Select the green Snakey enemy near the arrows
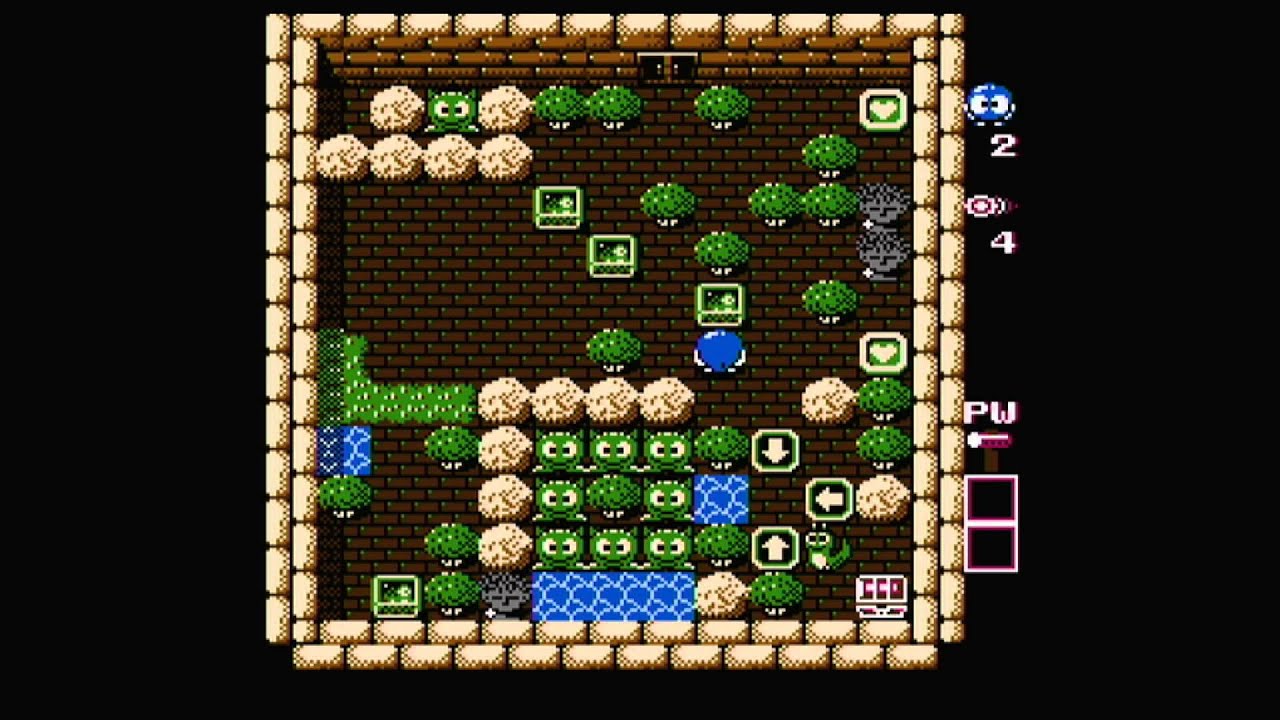 820,550
